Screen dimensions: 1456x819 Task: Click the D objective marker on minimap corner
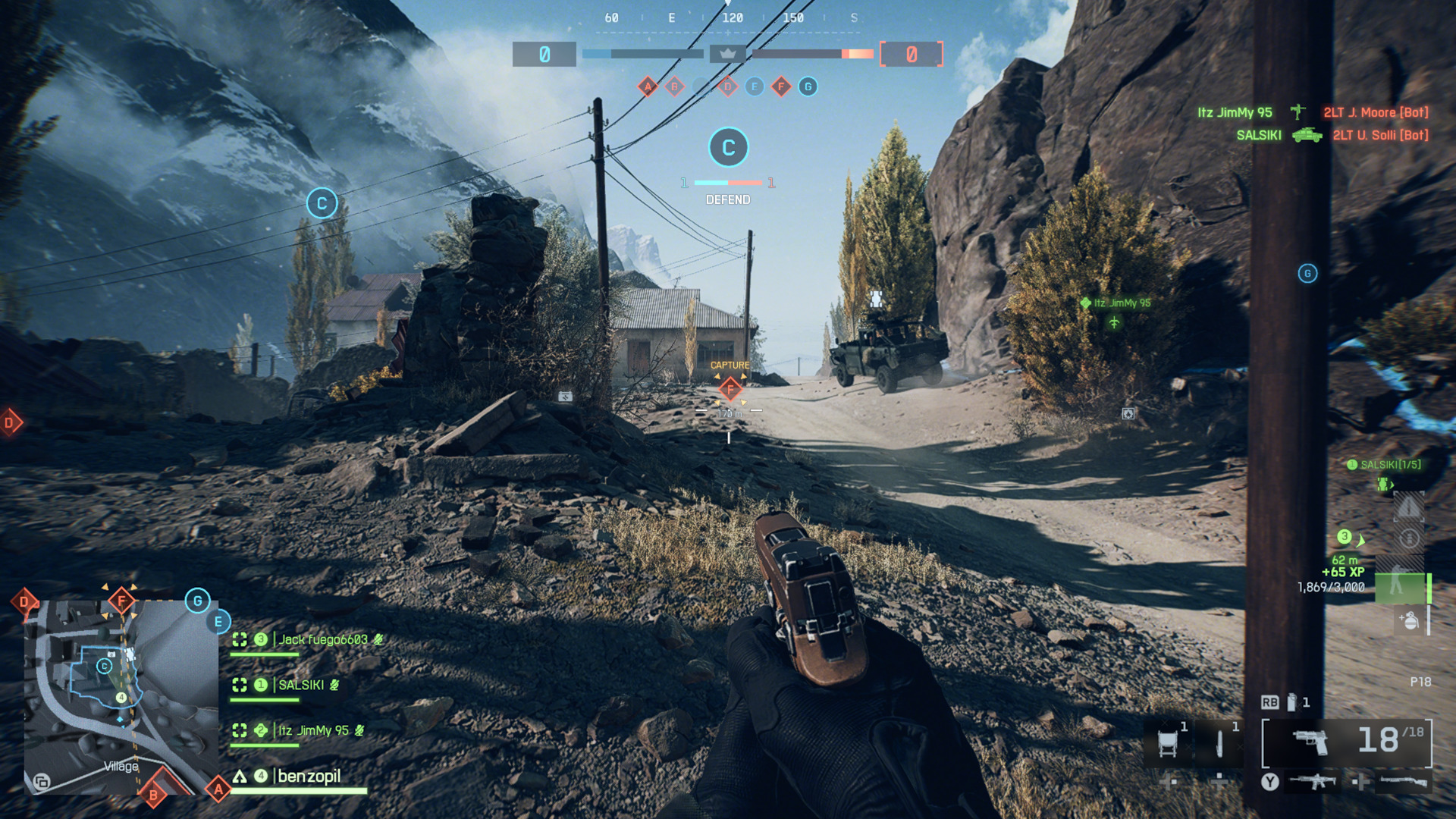point(24,602)
